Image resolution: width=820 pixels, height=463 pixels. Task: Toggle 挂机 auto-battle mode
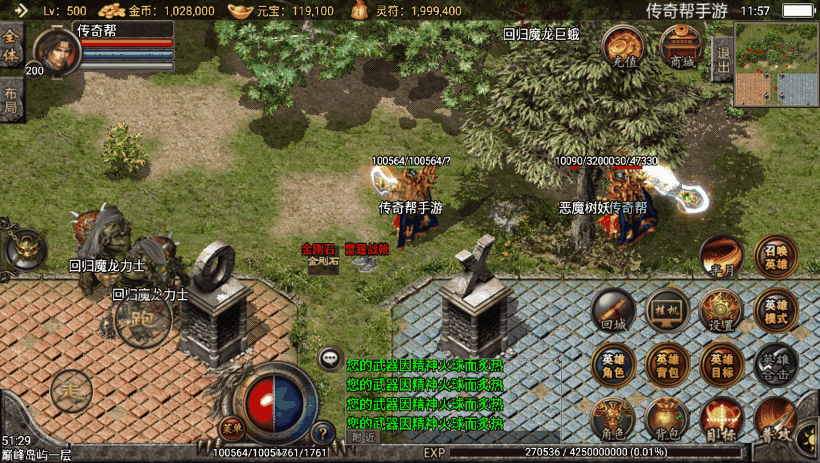pos(666,311)
